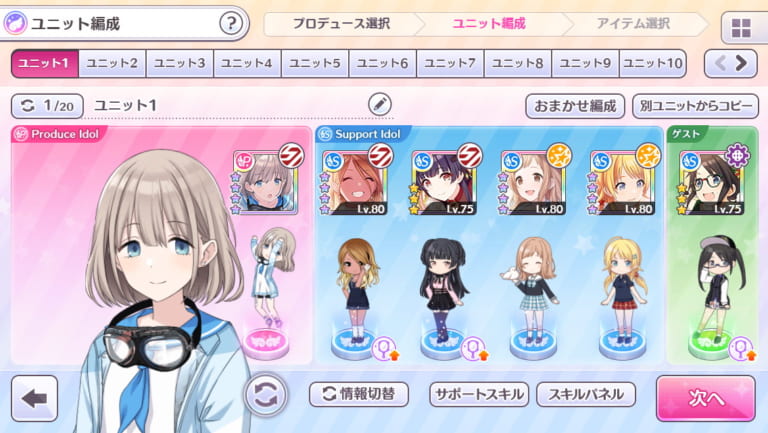
Task: Copy from another unit with 別ユニットからコピー
Action: 696,106
